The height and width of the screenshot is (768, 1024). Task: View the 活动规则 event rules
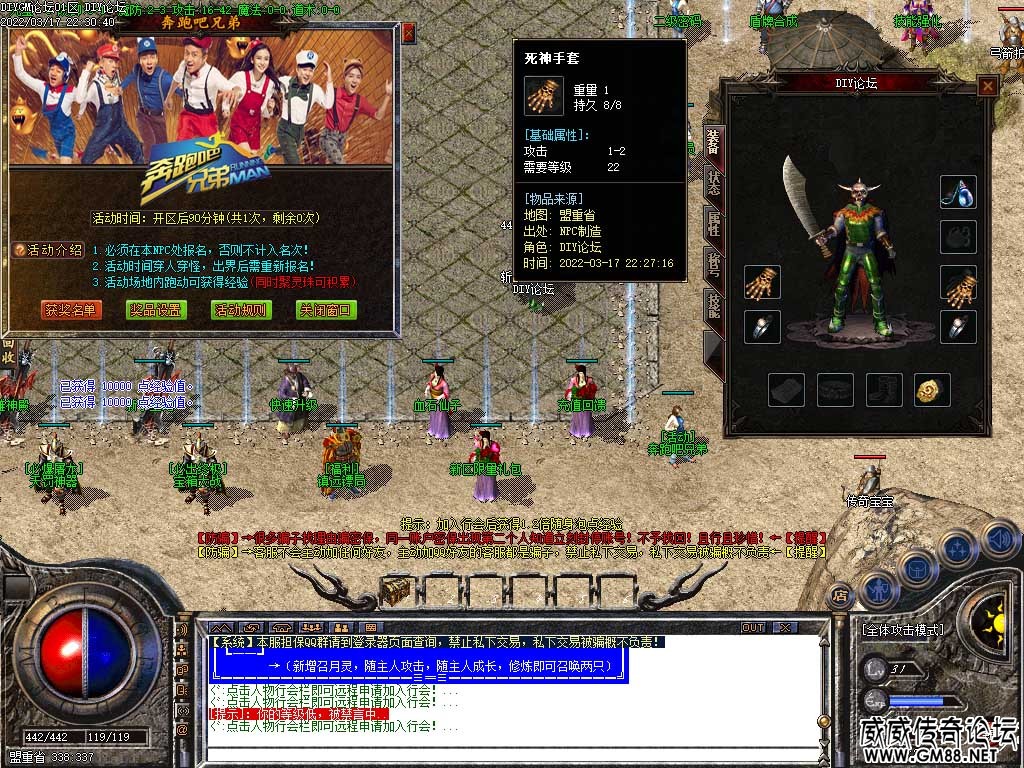pos(241,310)
